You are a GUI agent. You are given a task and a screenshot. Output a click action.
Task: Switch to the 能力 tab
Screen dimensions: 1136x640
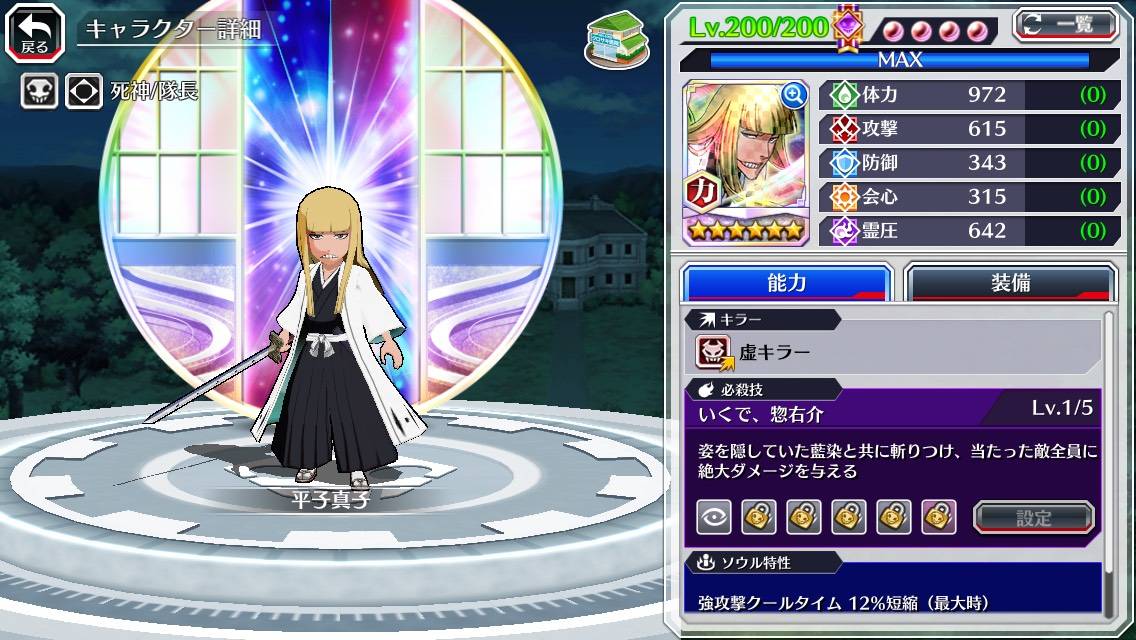[786, 283]
